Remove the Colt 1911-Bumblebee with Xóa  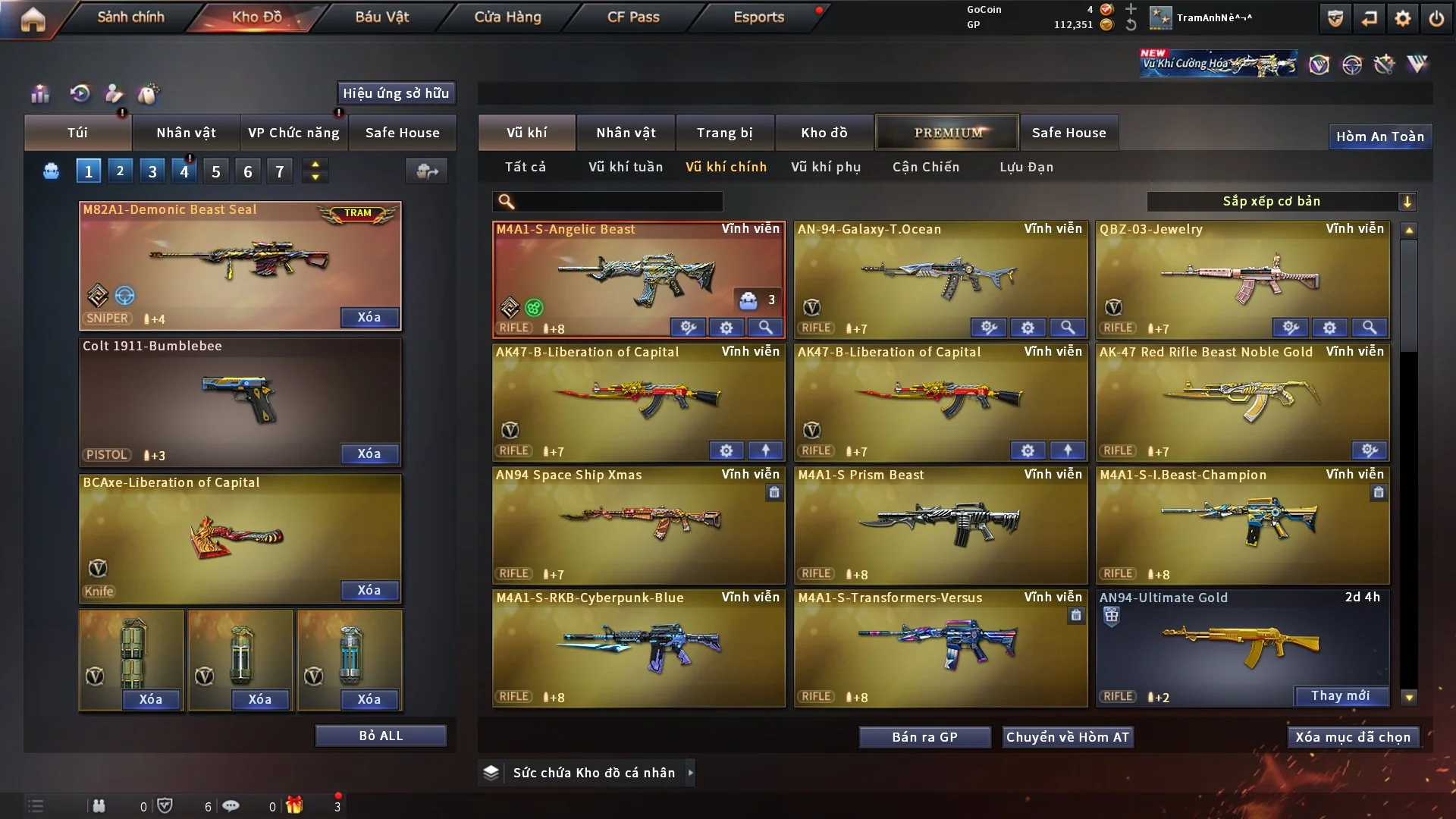[369, 453]
